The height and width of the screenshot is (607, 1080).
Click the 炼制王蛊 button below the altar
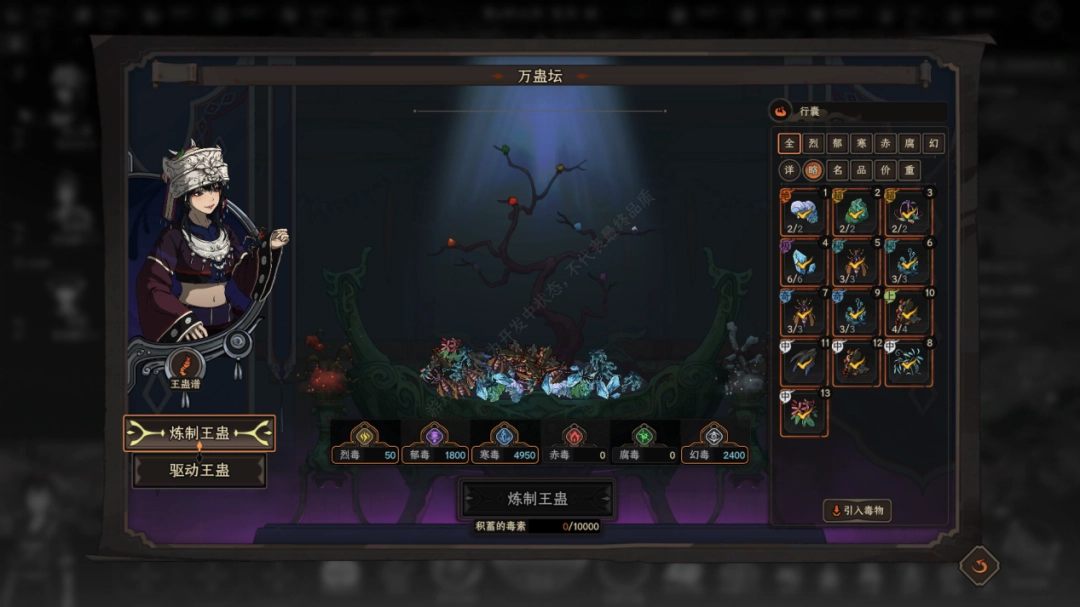coord(537,499)
